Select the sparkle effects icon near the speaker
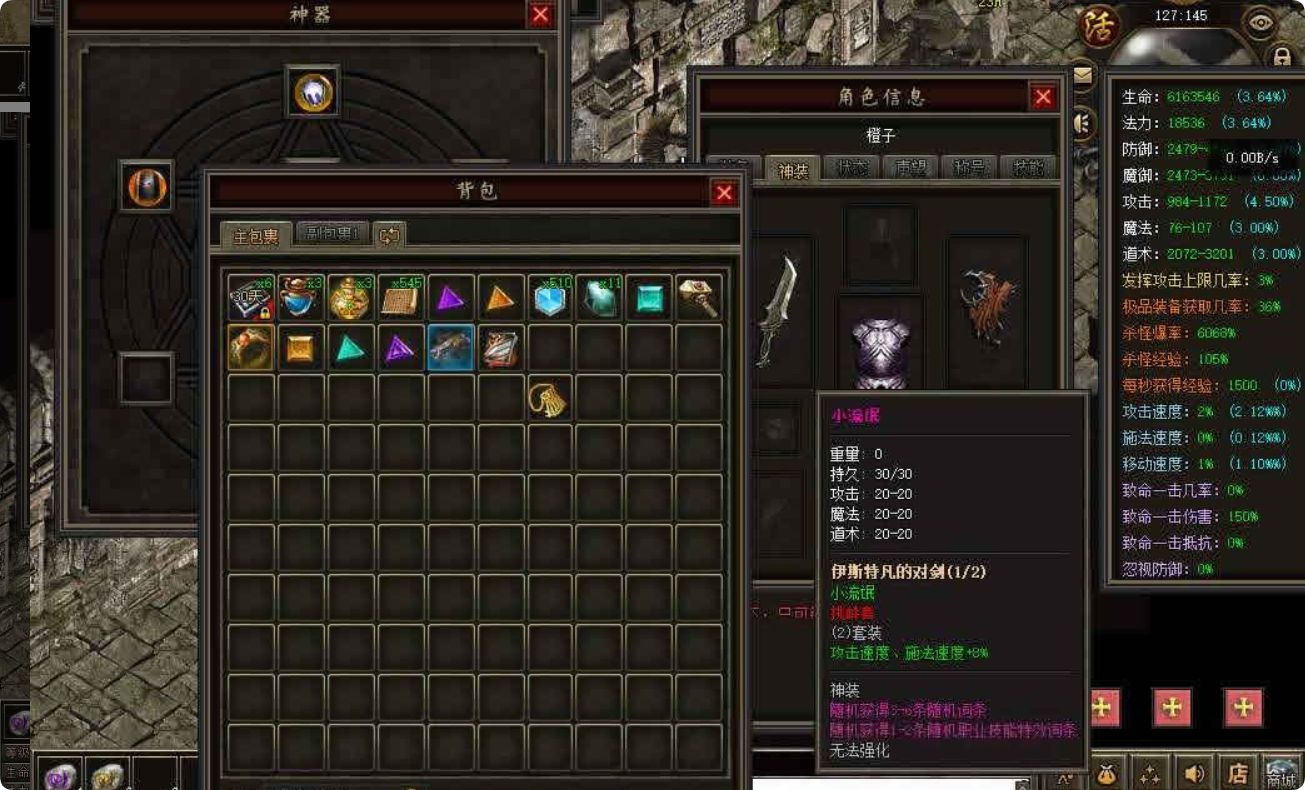Screen dimensions: 1305x790 (1150, 774)
